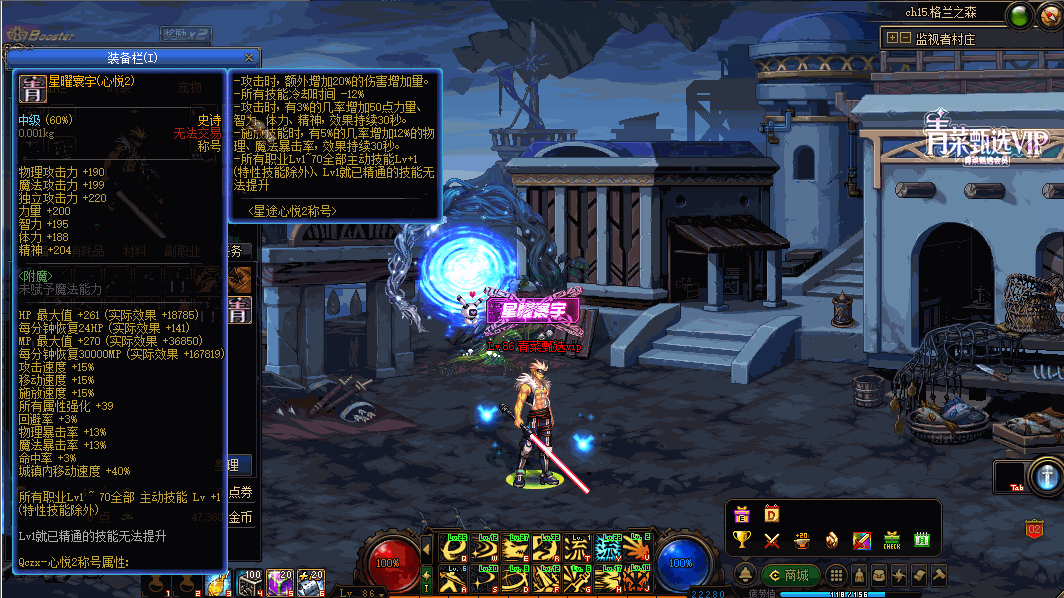Open the grid menu button
The height and width of the screenshot is (598, 1064).
pos(836,575)
